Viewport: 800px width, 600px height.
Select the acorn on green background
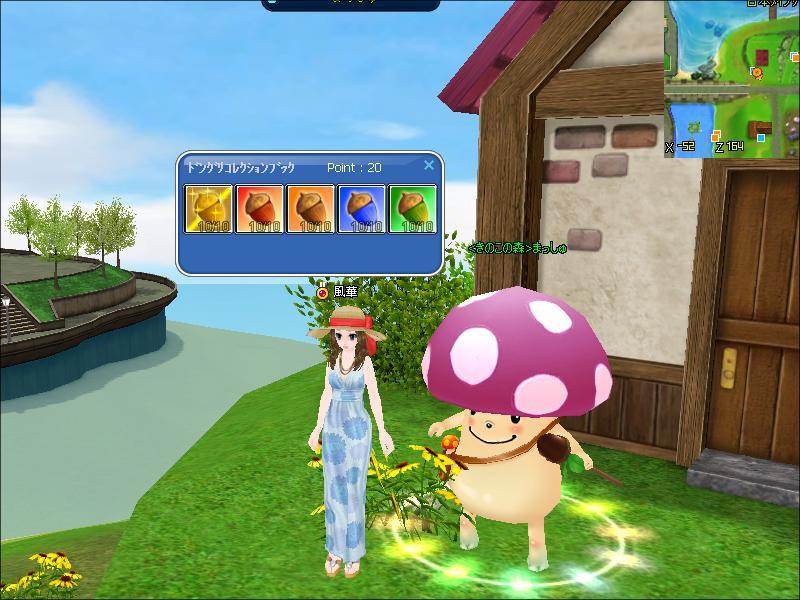tap(412, 208)
